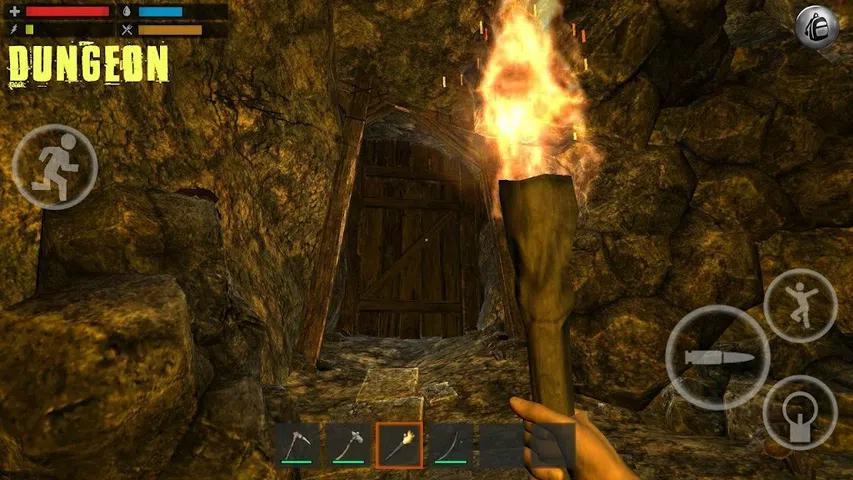Open the backpack inventory
The image size is (853, 480).
tap(817, 28)
